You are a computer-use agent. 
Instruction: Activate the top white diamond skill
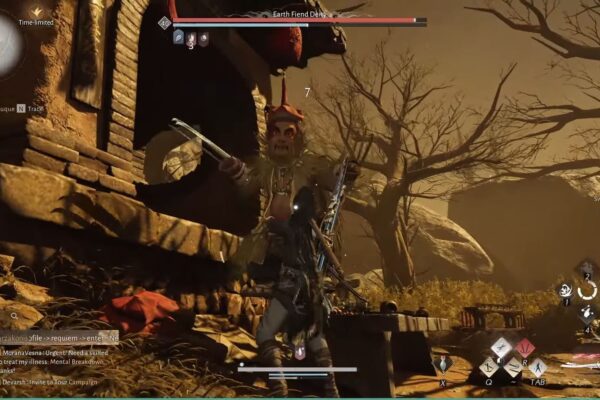[501, 347]
